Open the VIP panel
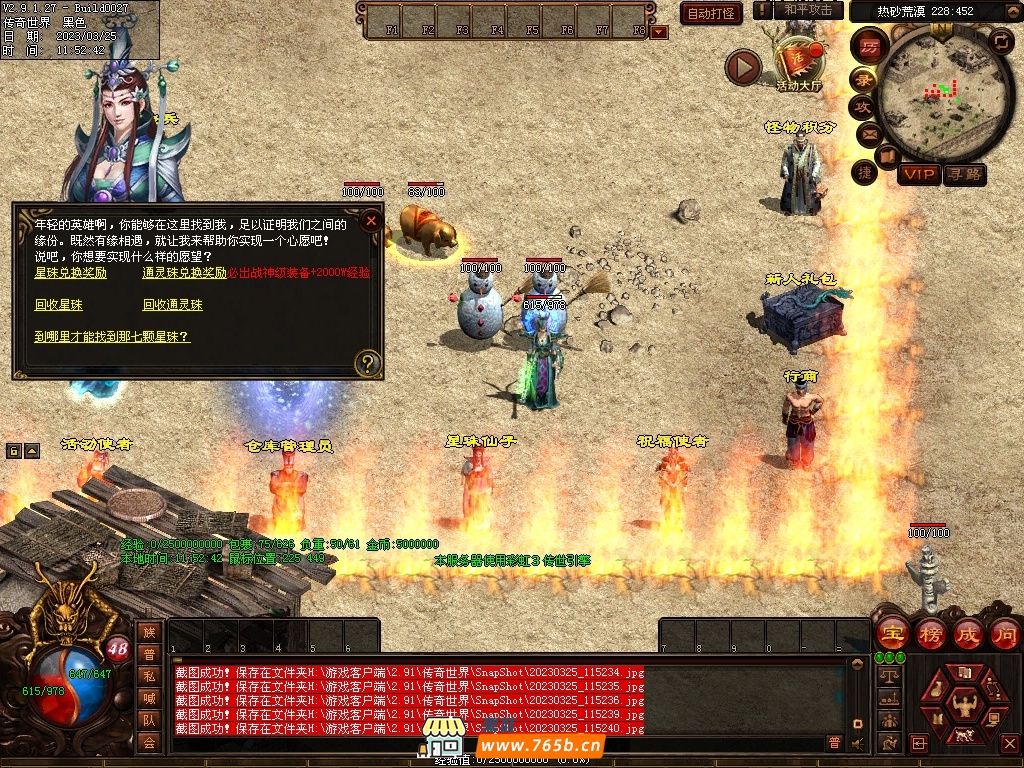The width and height of the screenshot is (1024, 768). click(918, 175)
